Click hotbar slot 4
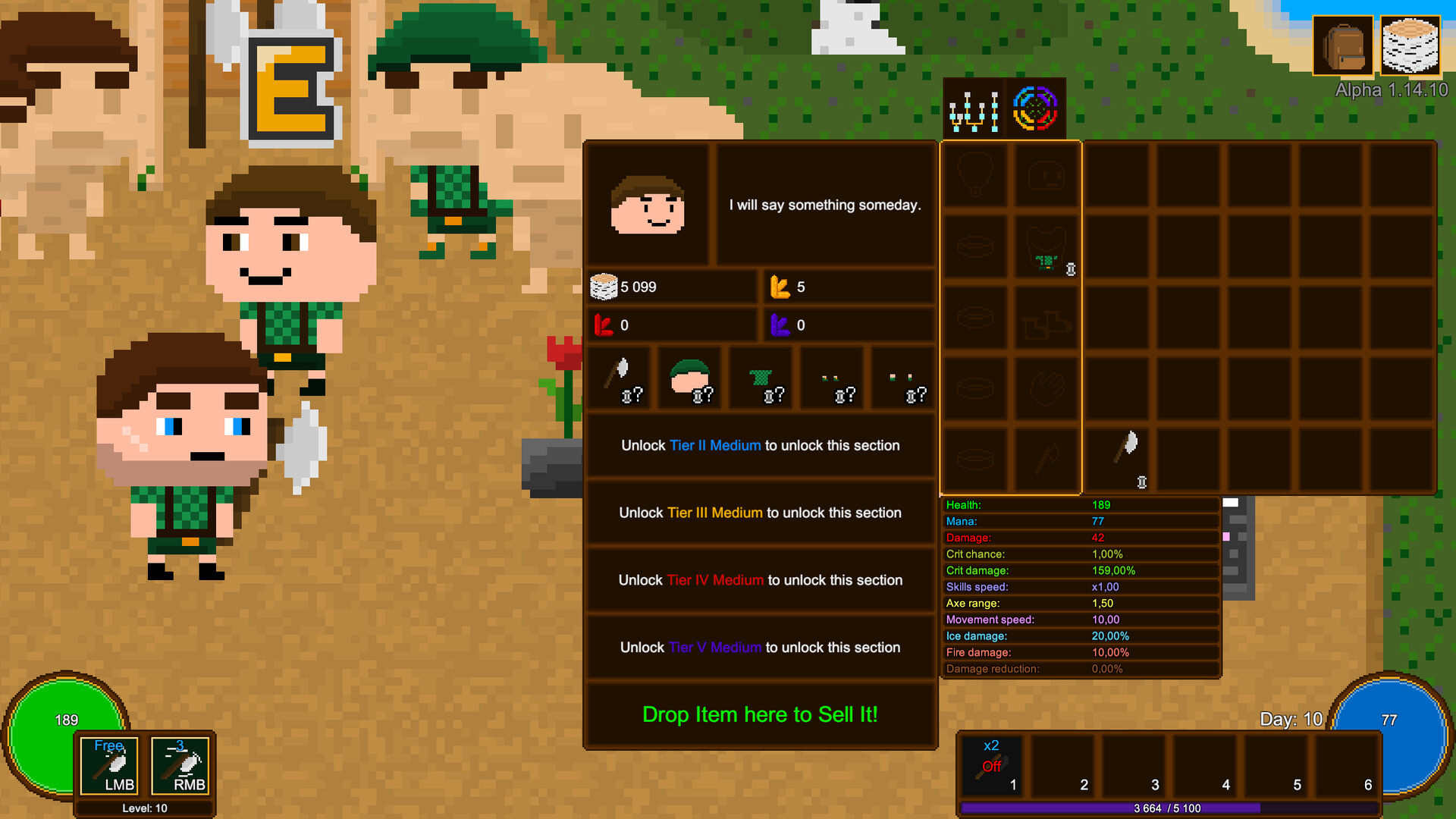This screenshot has width=1456, height=819. pos(1206,766)
